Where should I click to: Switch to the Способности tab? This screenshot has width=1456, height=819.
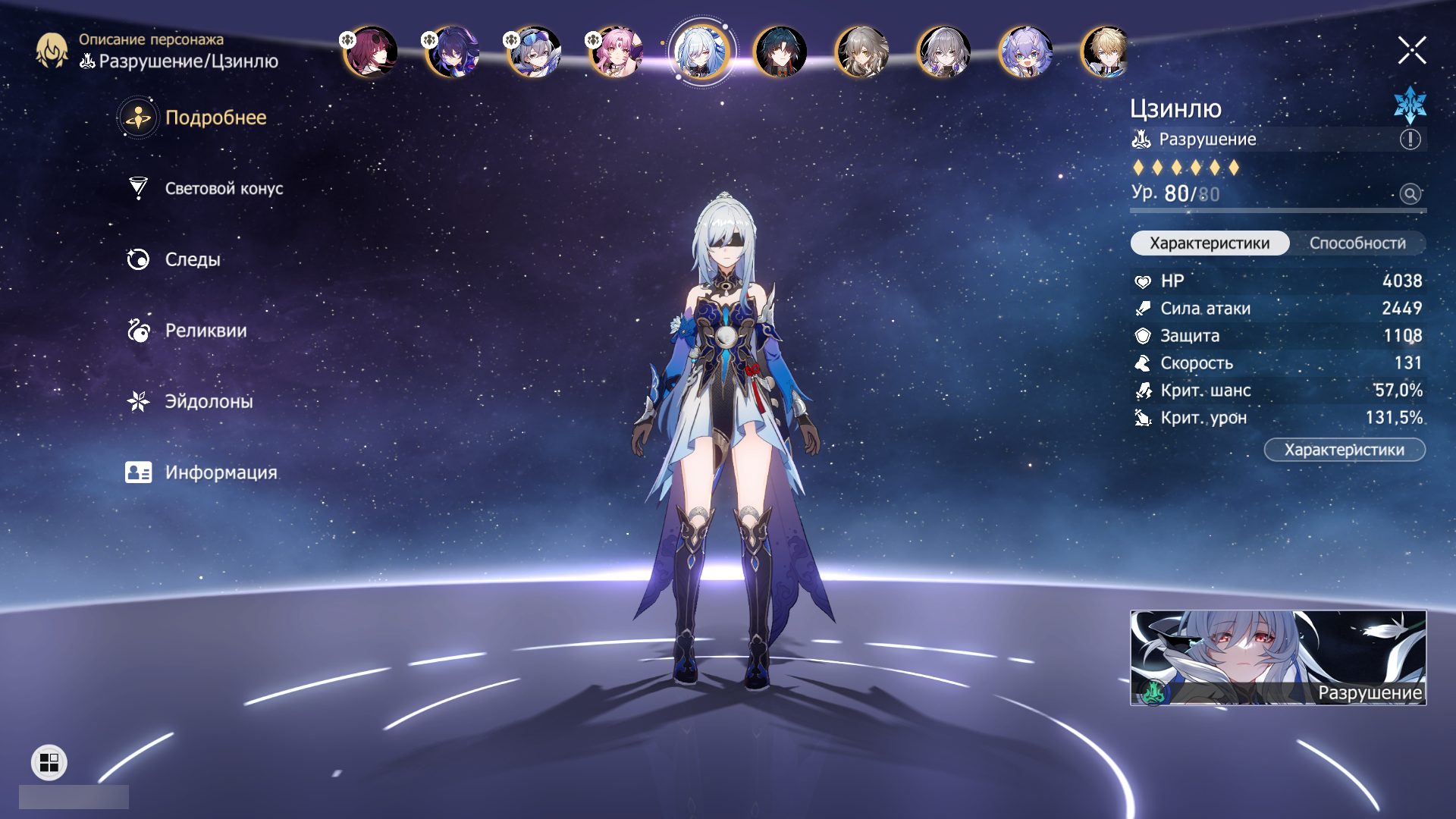[1357, 243]
